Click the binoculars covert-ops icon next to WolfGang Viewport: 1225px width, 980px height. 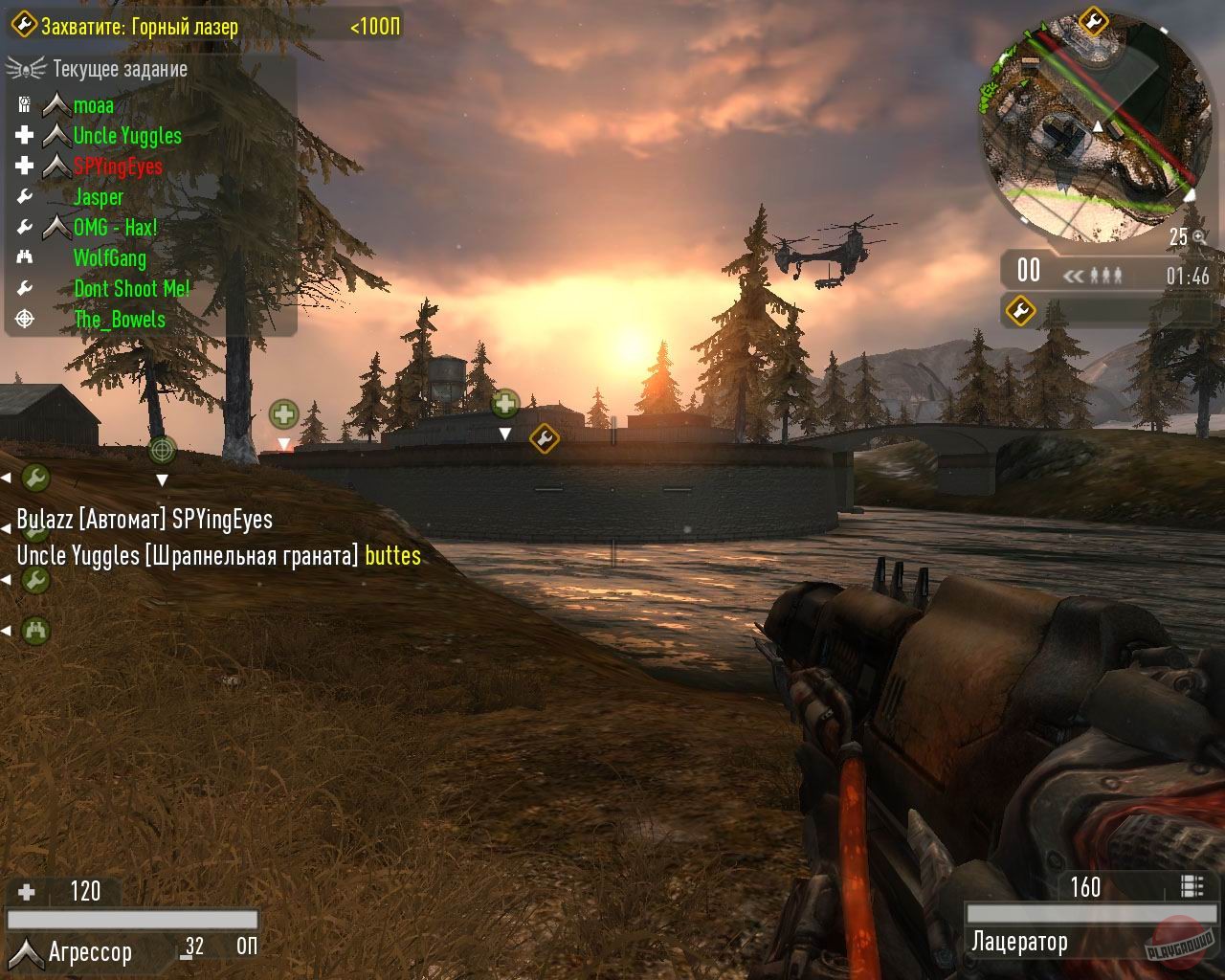pos(27,257)
